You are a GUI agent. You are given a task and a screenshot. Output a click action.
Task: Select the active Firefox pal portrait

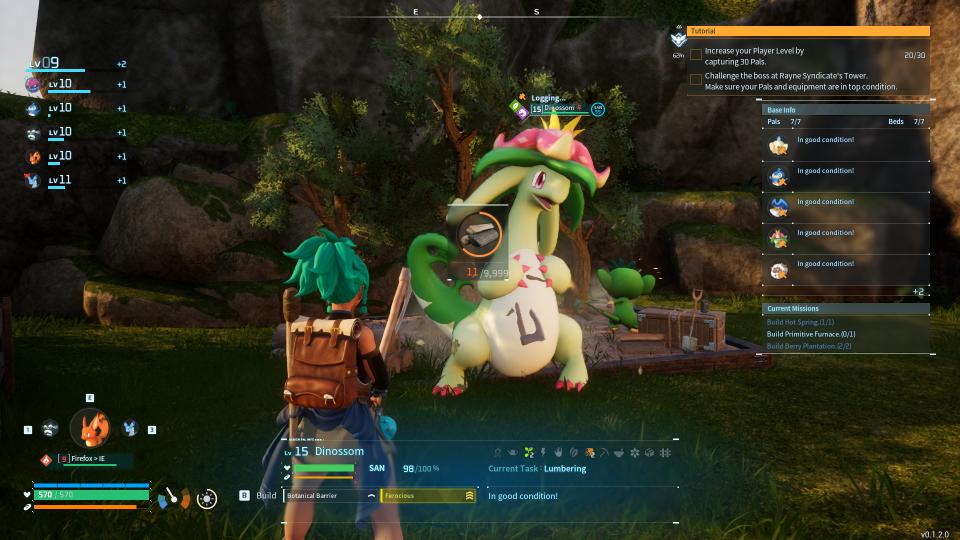(x=89, y=427)
